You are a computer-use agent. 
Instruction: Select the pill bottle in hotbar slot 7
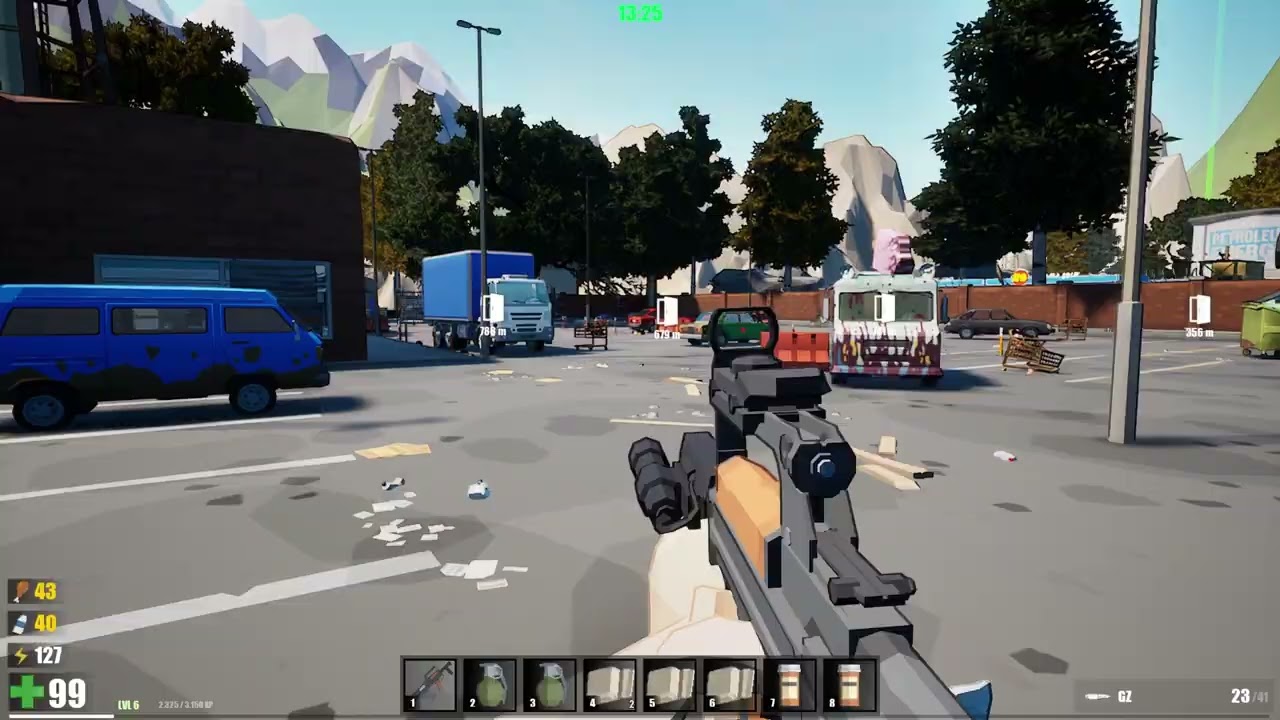[x=730, y=684]
